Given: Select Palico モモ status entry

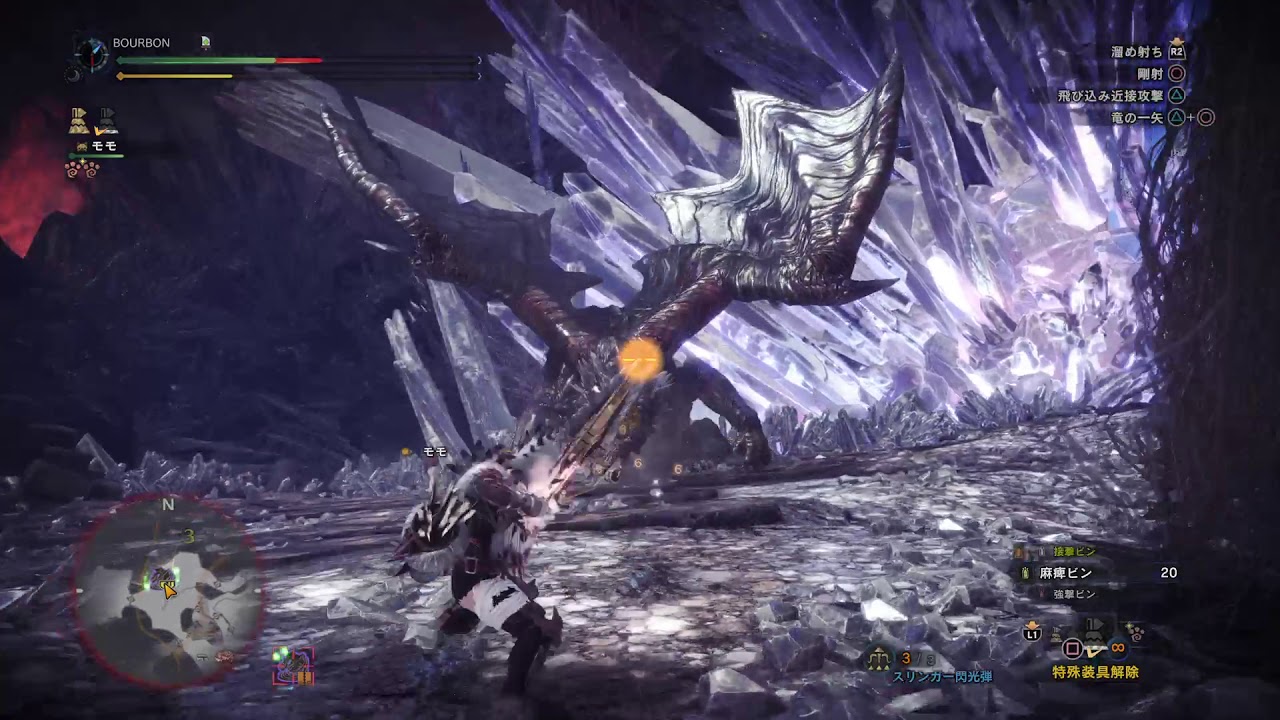Looking at the screenshot, I should pyautogui.click(x=98, y=147).
